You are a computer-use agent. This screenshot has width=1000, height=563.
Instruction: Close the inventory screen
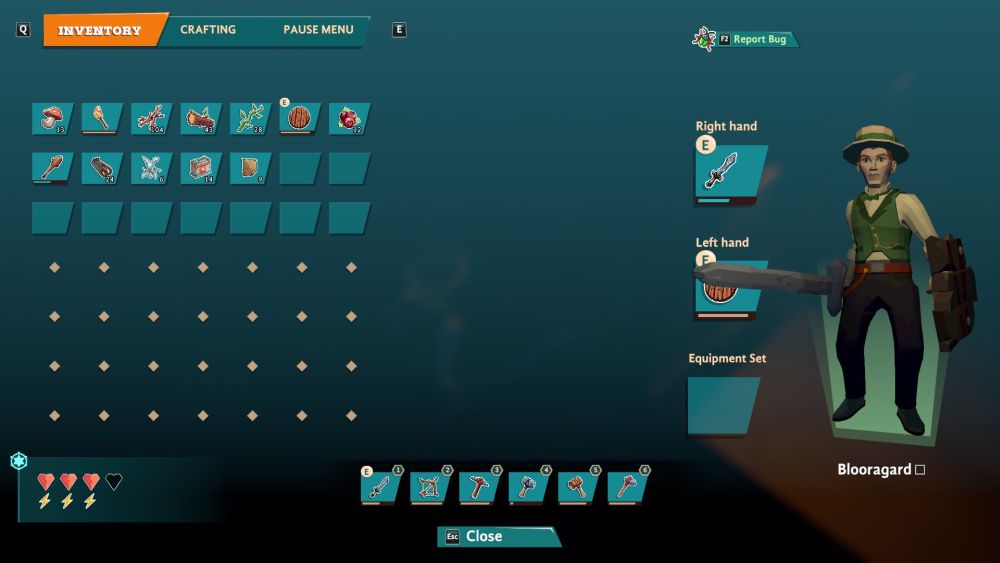click(498, 536)
